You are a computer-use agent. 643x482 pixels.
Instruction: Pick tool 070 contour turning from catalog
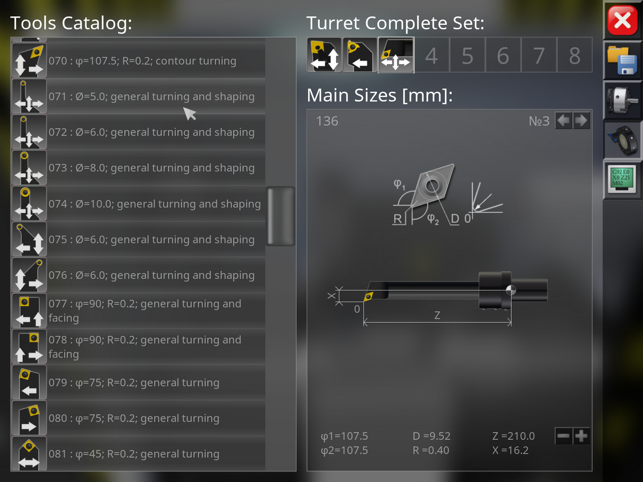tap(140, 61)
